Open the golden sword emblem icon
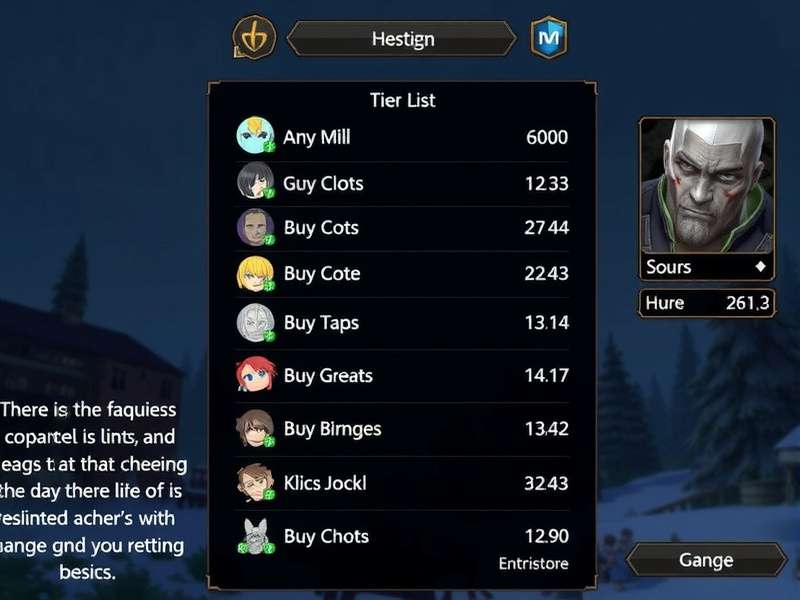Viewport: 800px width, 600px height. pos(254,39)
